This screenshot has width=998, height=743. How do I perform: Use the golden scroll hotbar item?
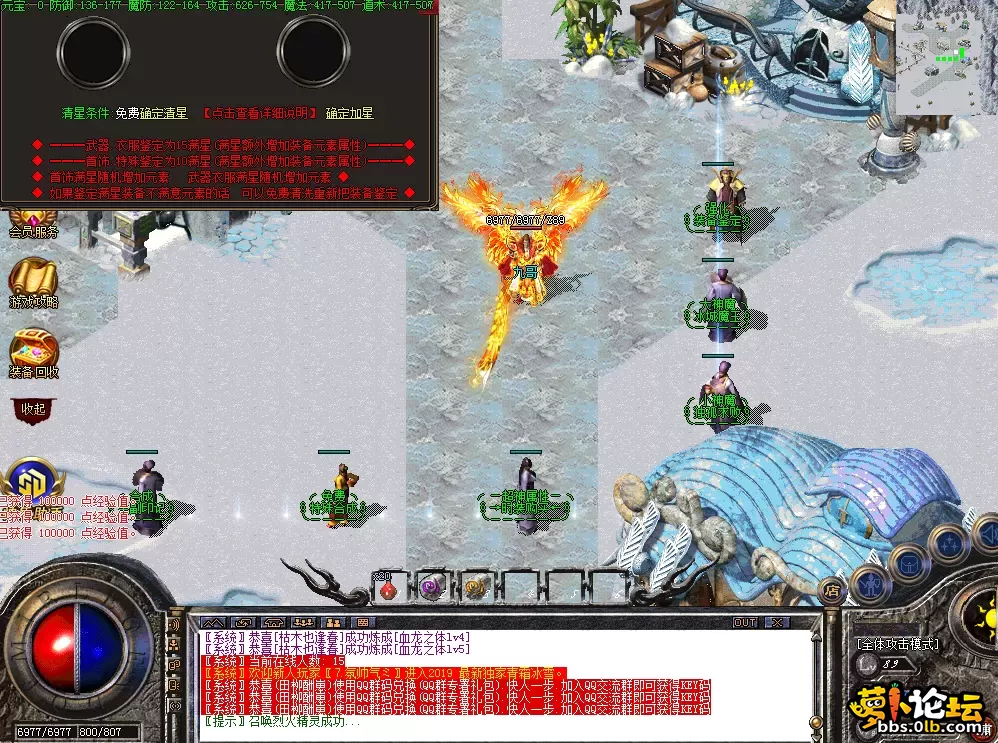(x=476, y=588)
